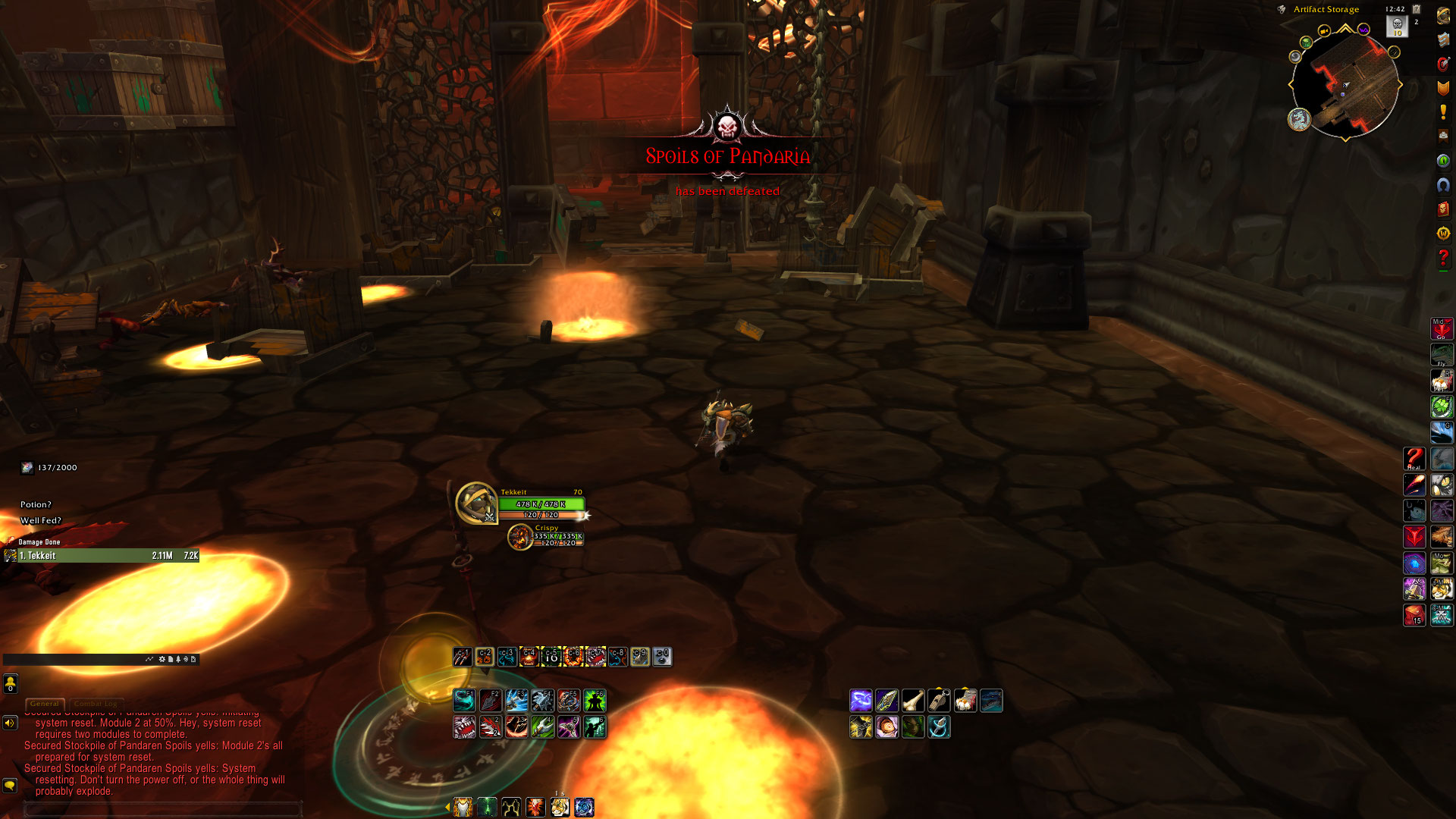Click the pet Crispy unit frame
The height and width of the screenshot is (819, 1456).
tap(520, 537)
